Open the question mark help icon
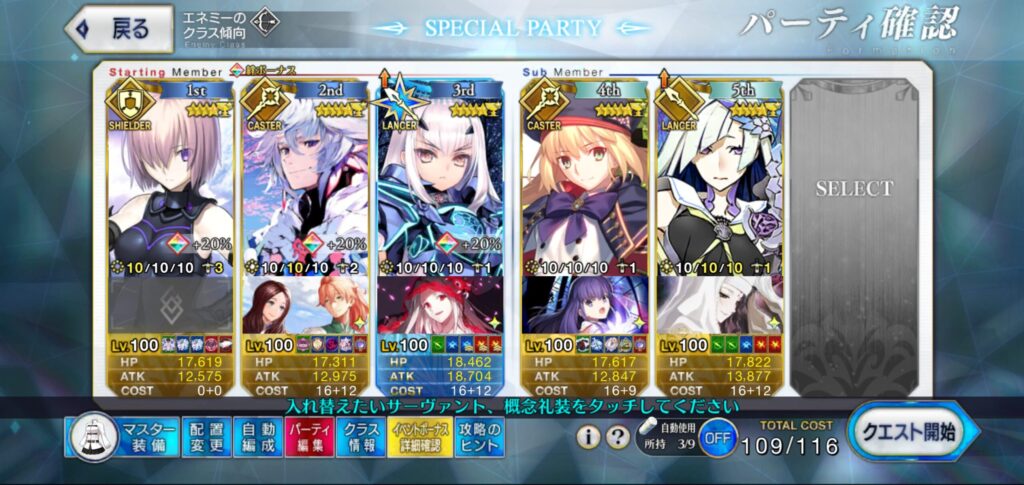 point(620,437)
